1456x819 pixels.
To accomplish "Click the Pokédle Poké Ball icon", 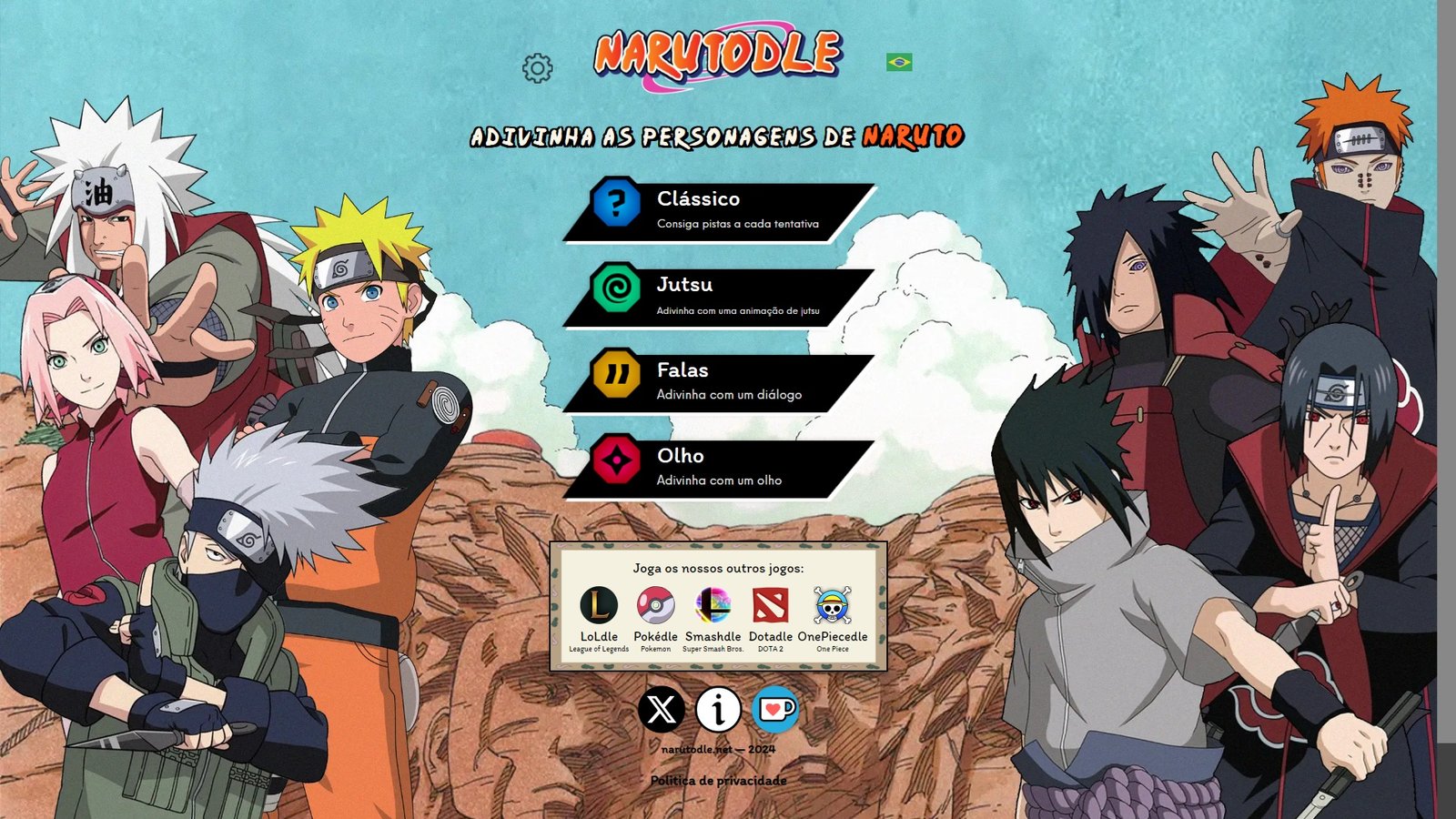I will coord(656,605).
